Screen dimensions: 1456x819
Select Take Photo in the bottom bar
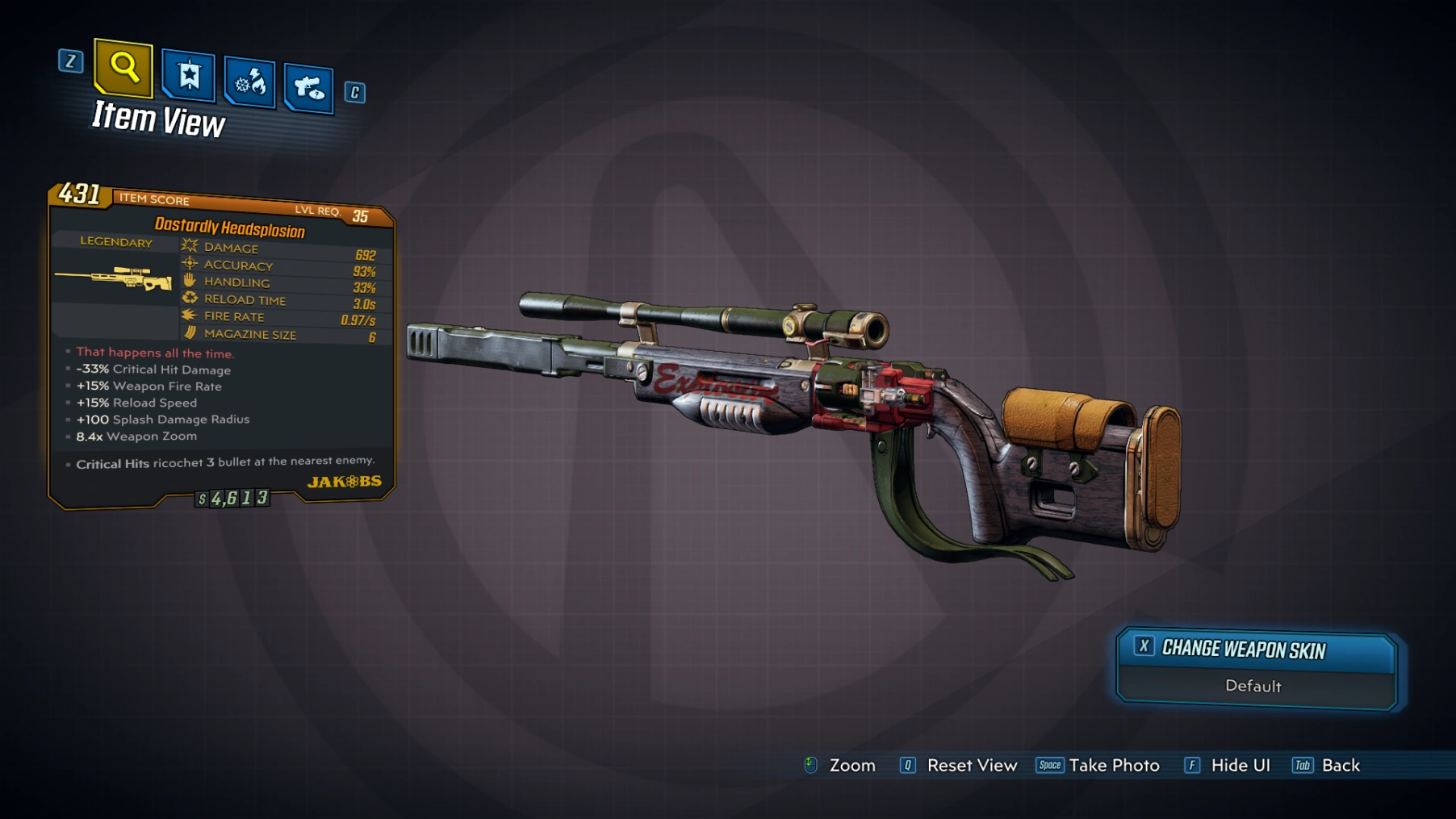[1113, 766]
